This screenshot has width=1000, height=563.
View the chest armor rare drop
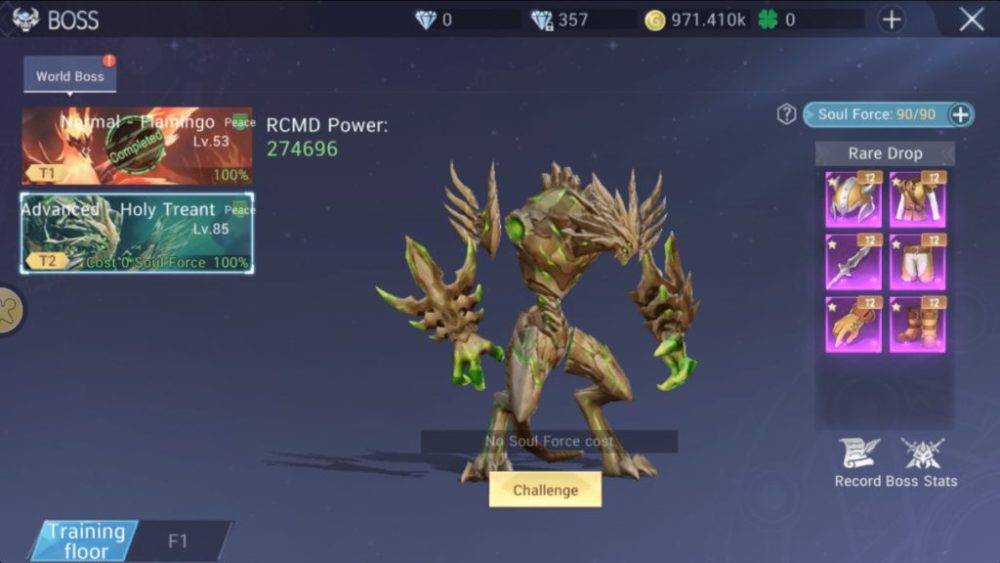tap(917, 199)
